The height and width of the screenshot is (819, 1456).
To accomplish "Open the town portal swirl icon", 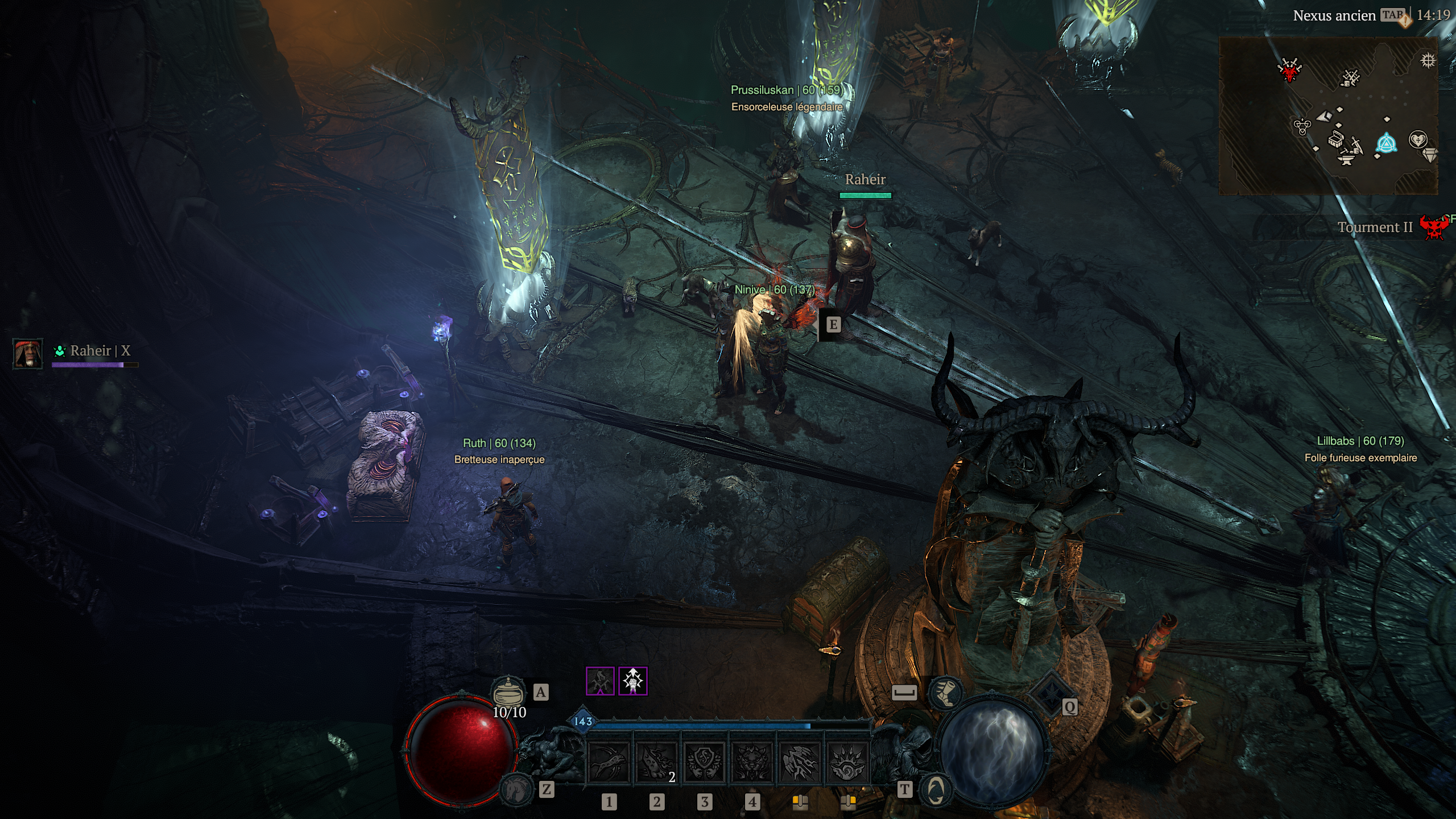I will tap(936, 789).
